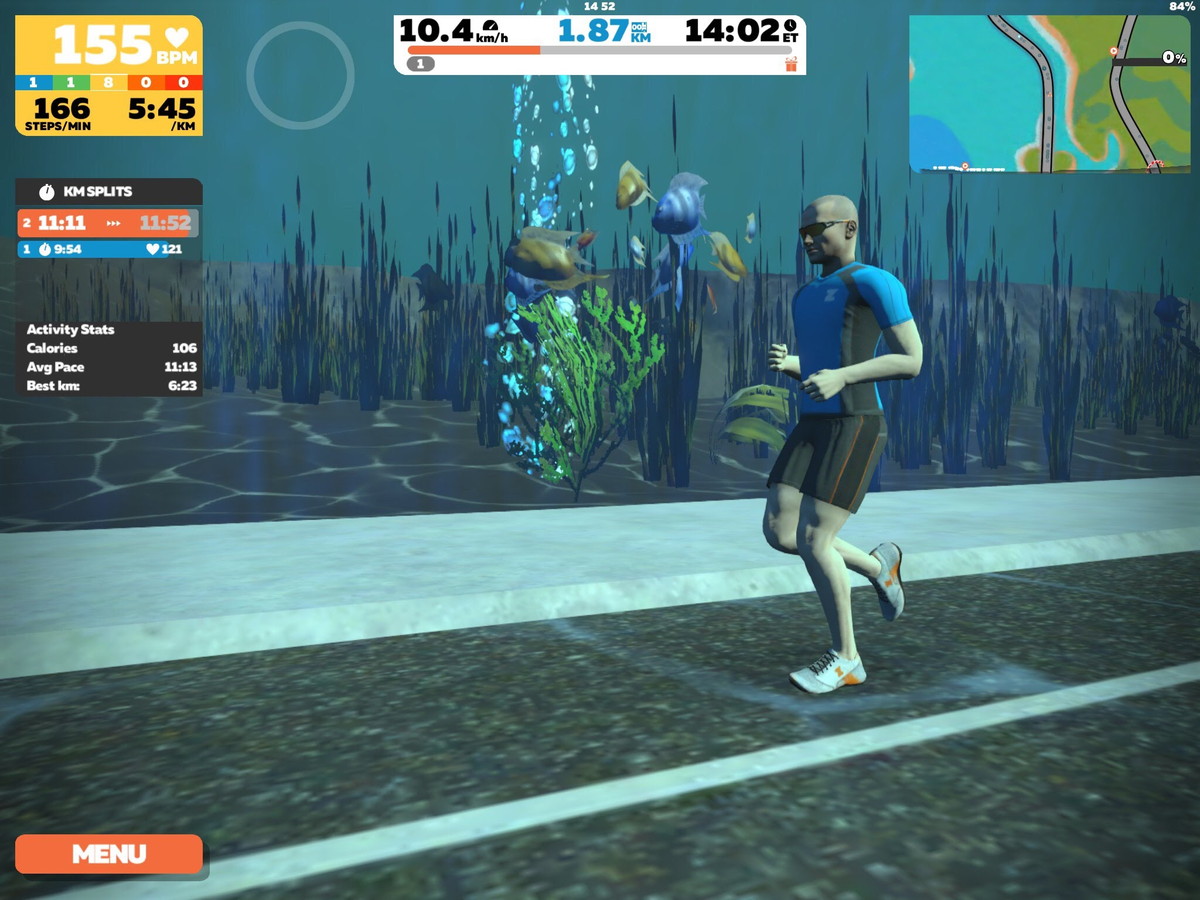The width and height of the screenshot is (1200, 900).
Task: Tap the empty power-up ring
Action: coord(300,75)
